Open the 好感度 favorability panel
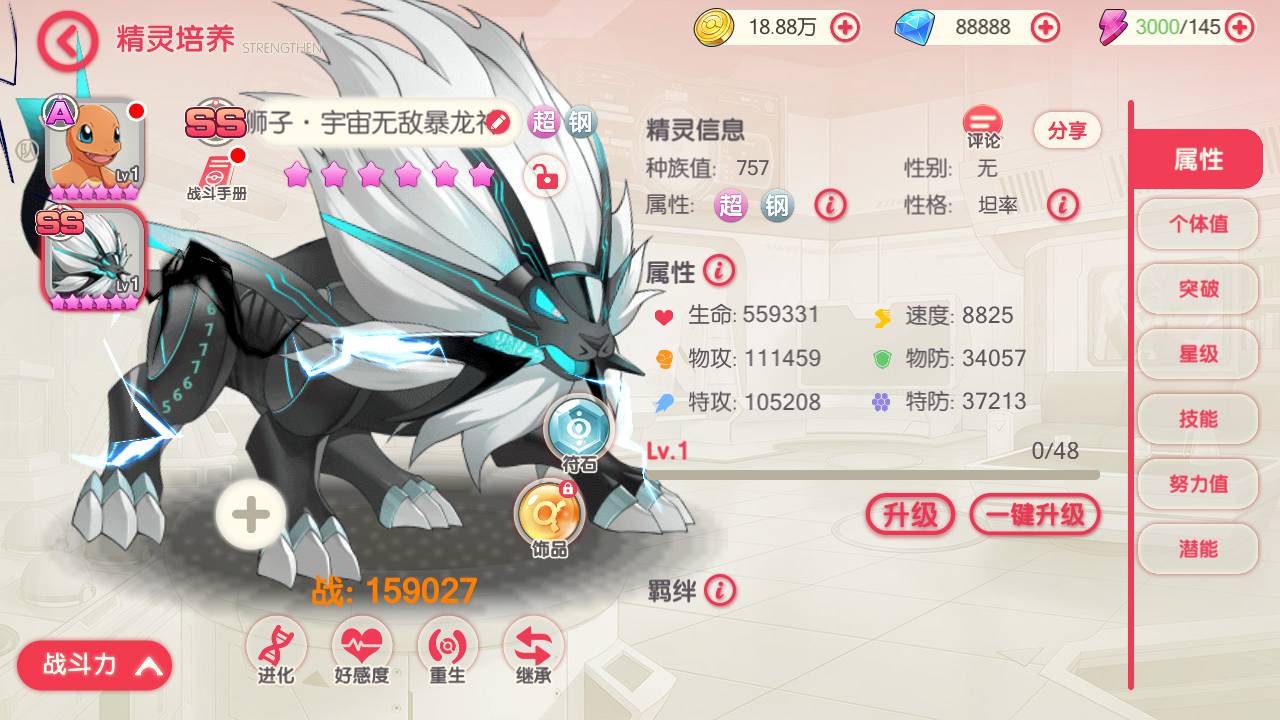Screen dimensions: 1280x720 point(362,644)
